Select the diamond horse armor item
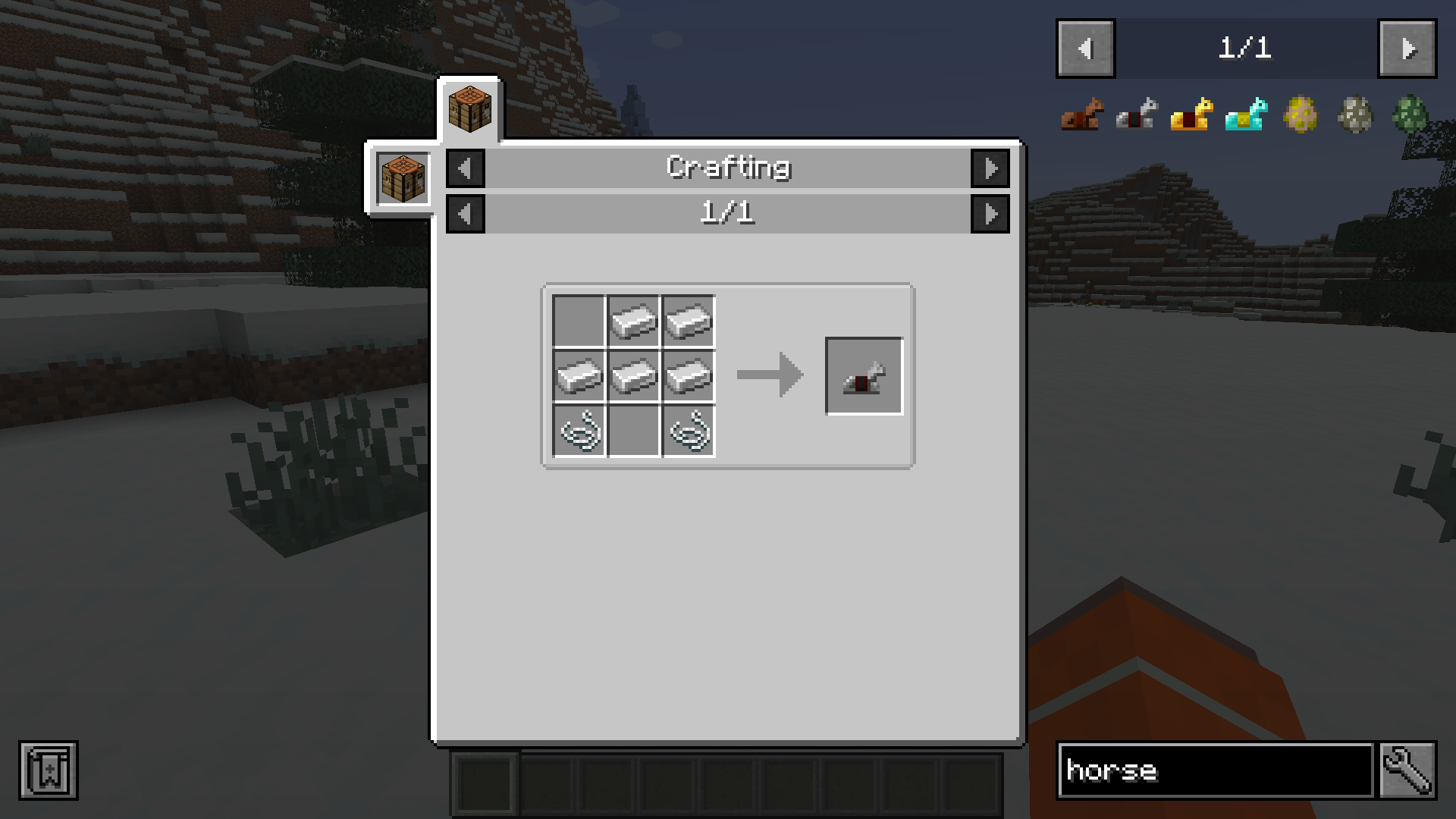Screen dimensions: 1456x819 [x=1246, y=114]
